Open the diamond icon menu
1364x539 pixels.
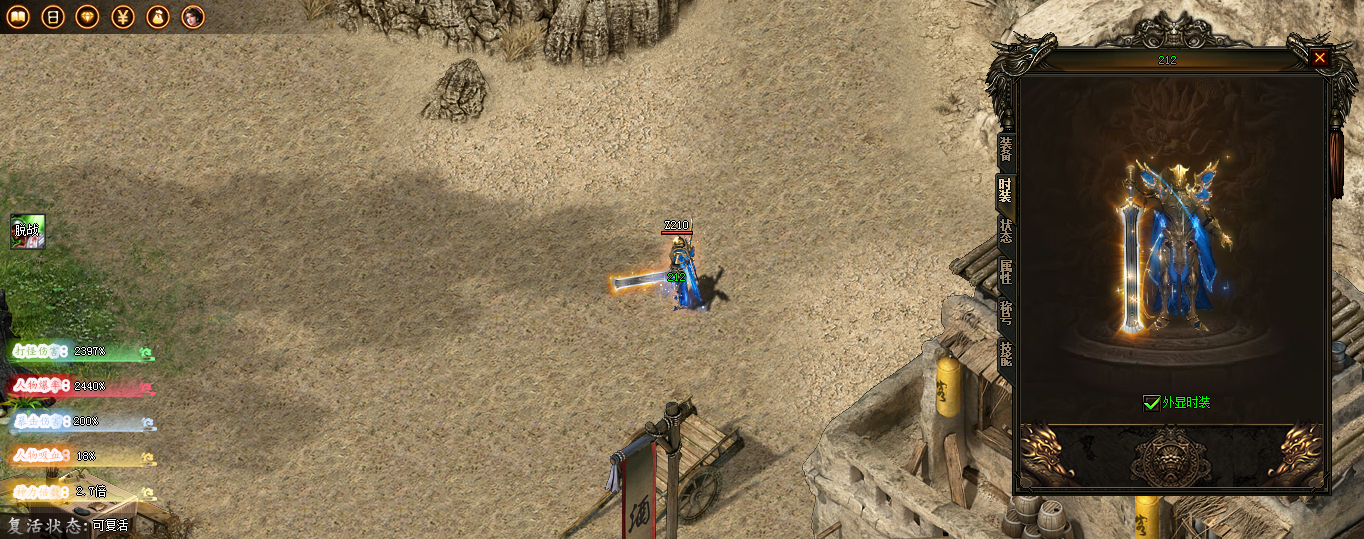click(x=88, y=16)
